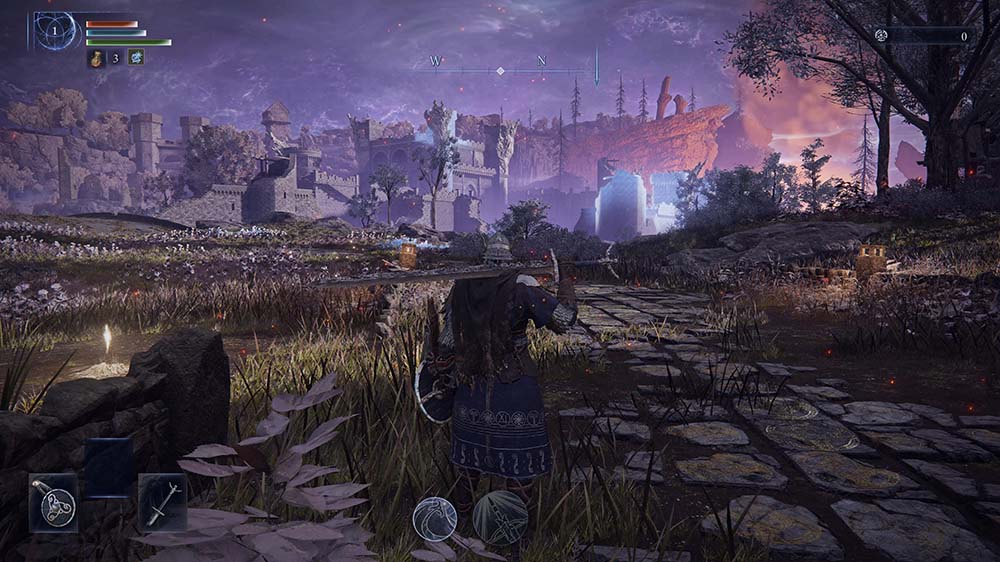Select the empty dark-blue equipment slot
This screenshot has width=1000, height=562.
tap(108, 467)
